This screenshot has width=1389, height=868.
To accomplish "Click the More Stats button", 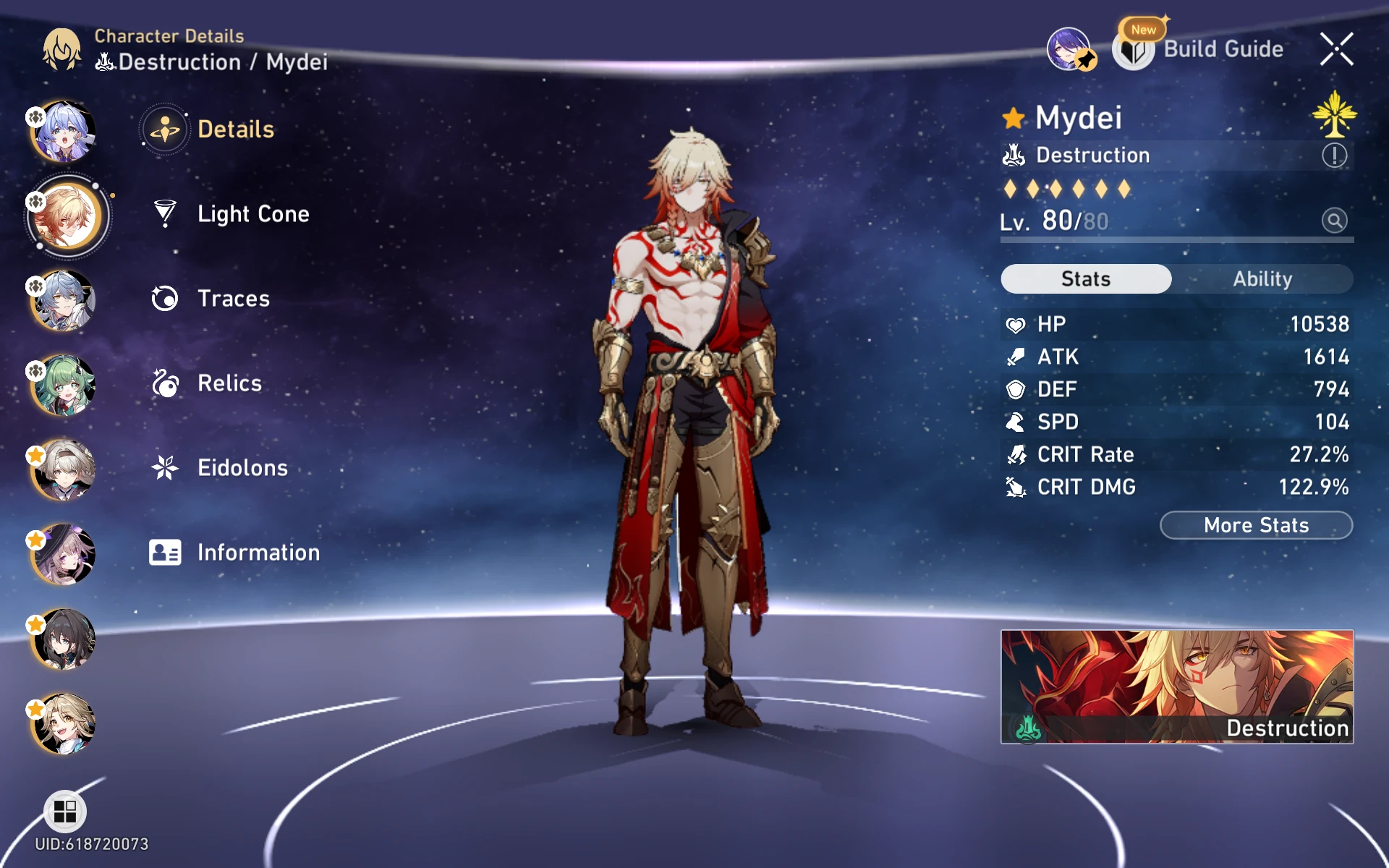I will 1257,525.
